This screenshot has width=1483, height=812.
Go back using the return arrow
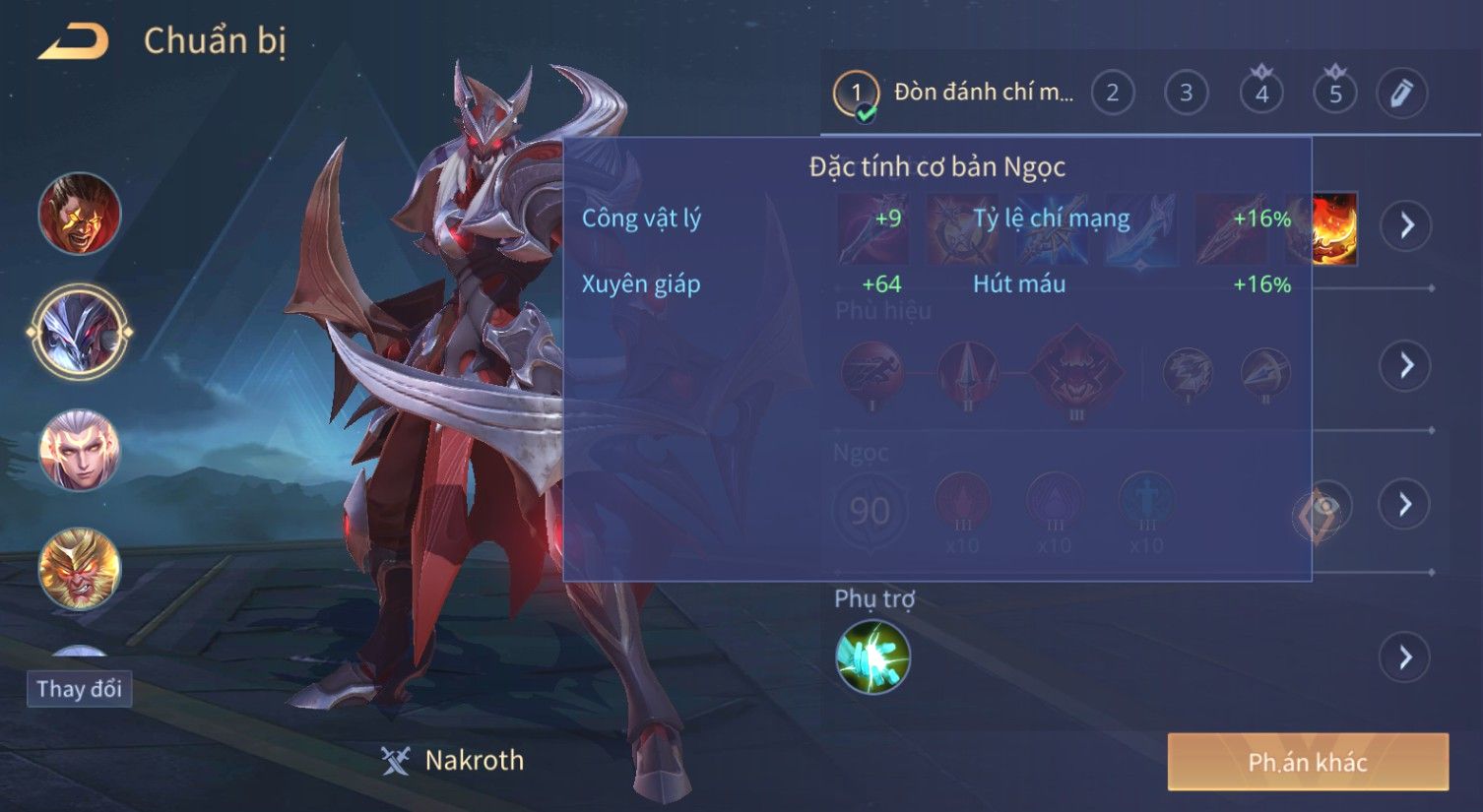pyautogui.click(x=73, y=42)
